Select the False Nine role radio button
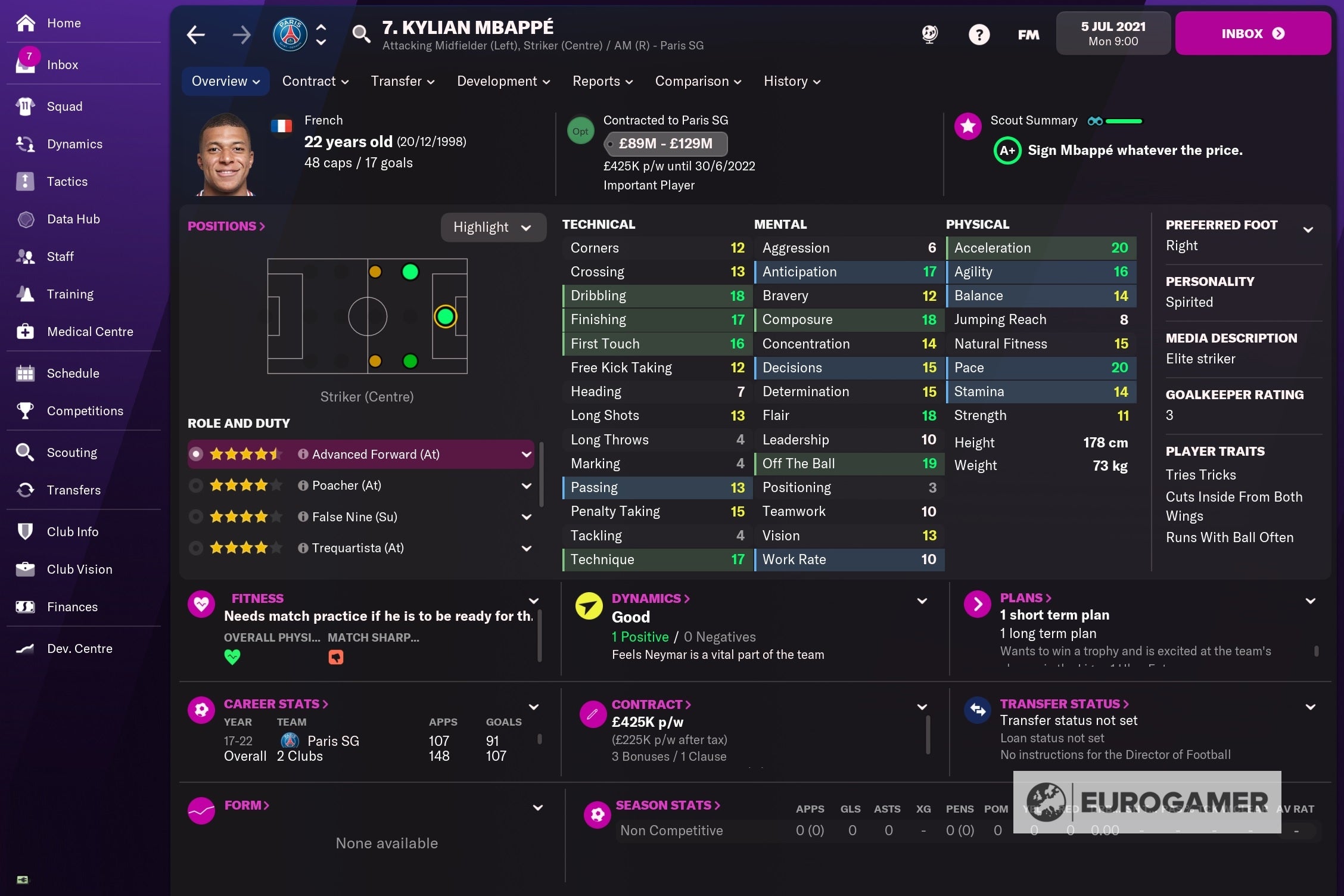1344x896 pixels. click(x=197, y=517)
